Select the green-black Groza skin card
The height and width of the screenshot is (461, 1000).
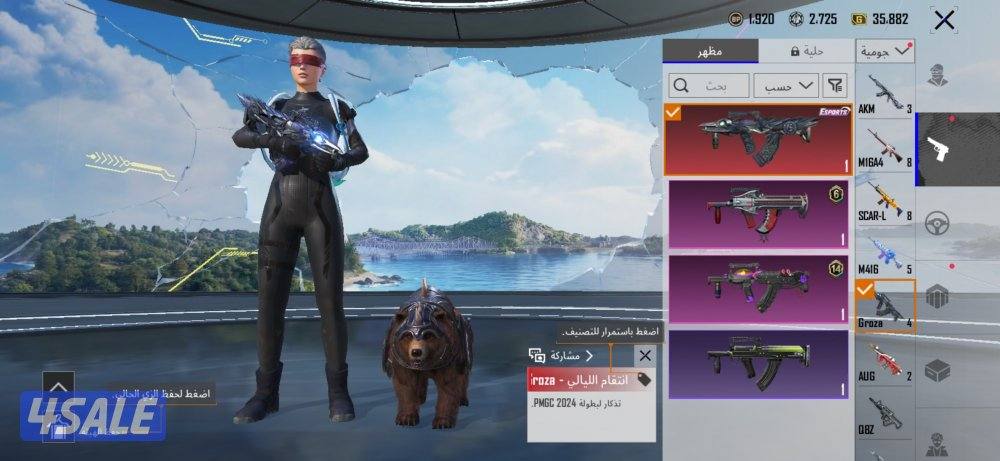pyautogui.click(x=758, y=363)
